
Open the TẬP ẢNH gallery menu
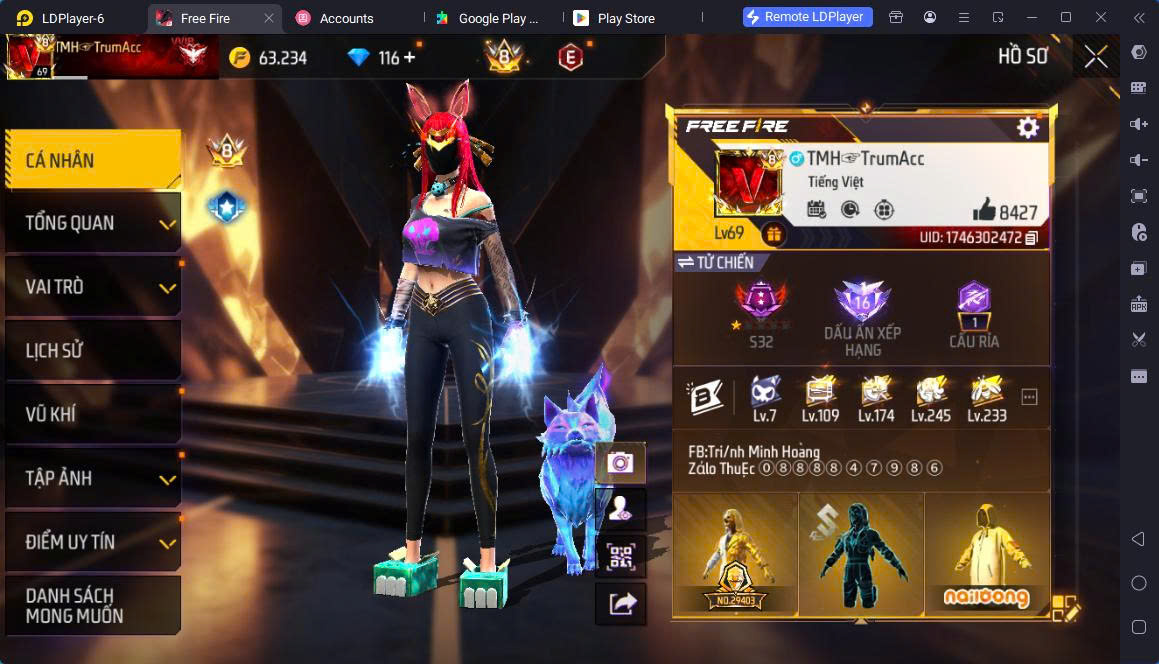(x=92, y=478)
